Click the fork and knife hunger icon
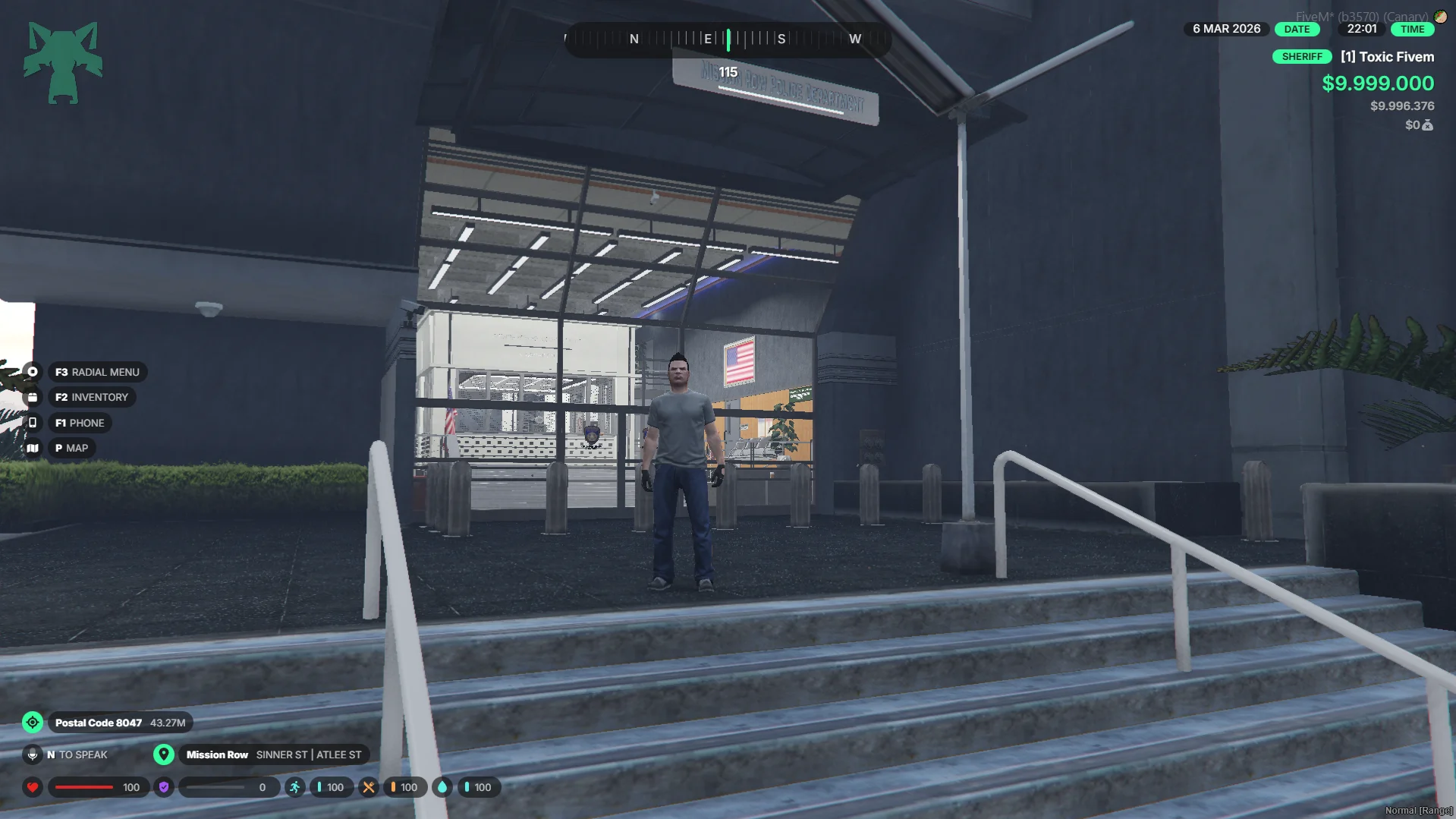This screenshot has height=819, width=1456. pyautogui.click(x=369, y=787)
